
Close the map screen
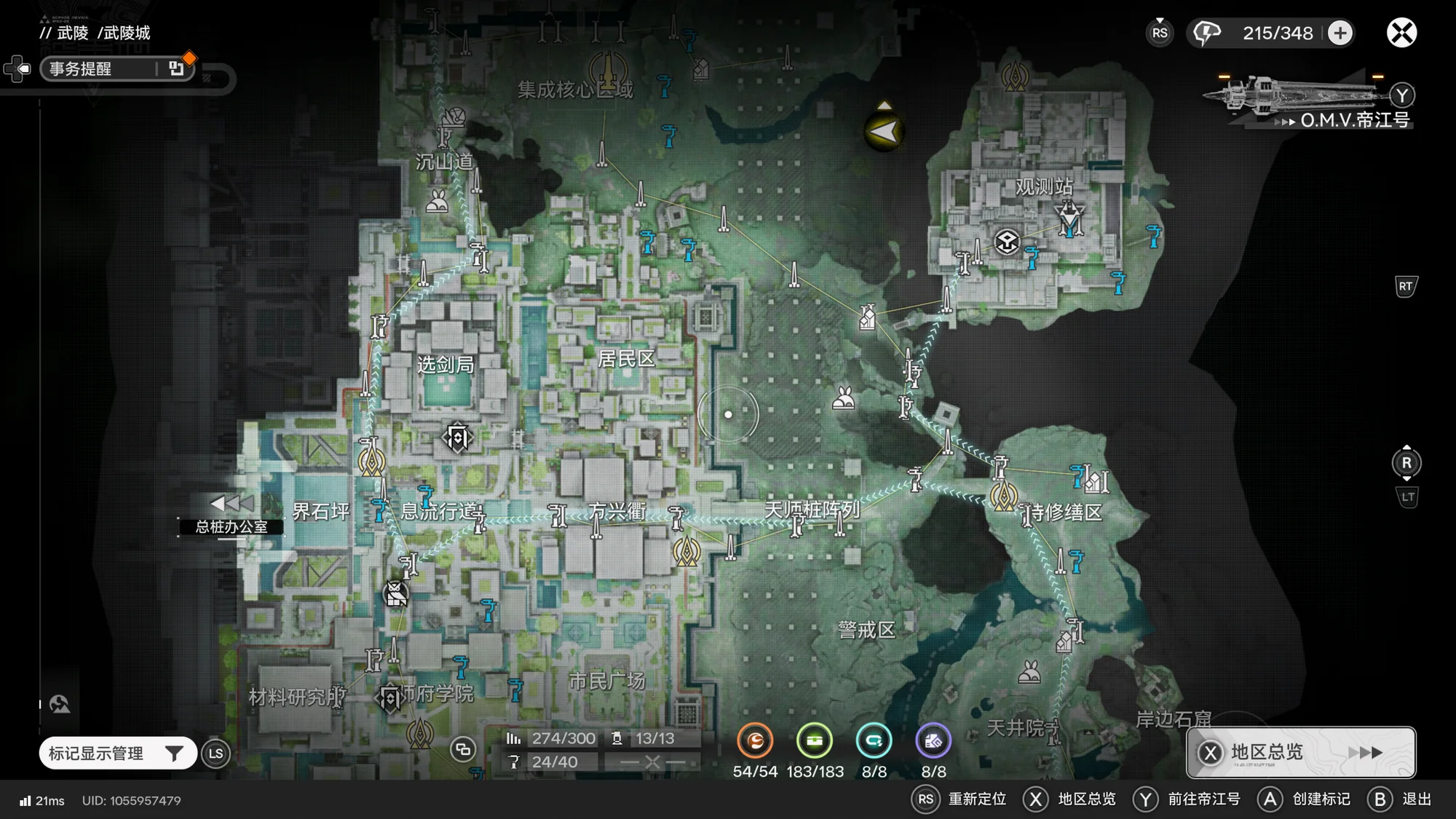coord(1401,33)
